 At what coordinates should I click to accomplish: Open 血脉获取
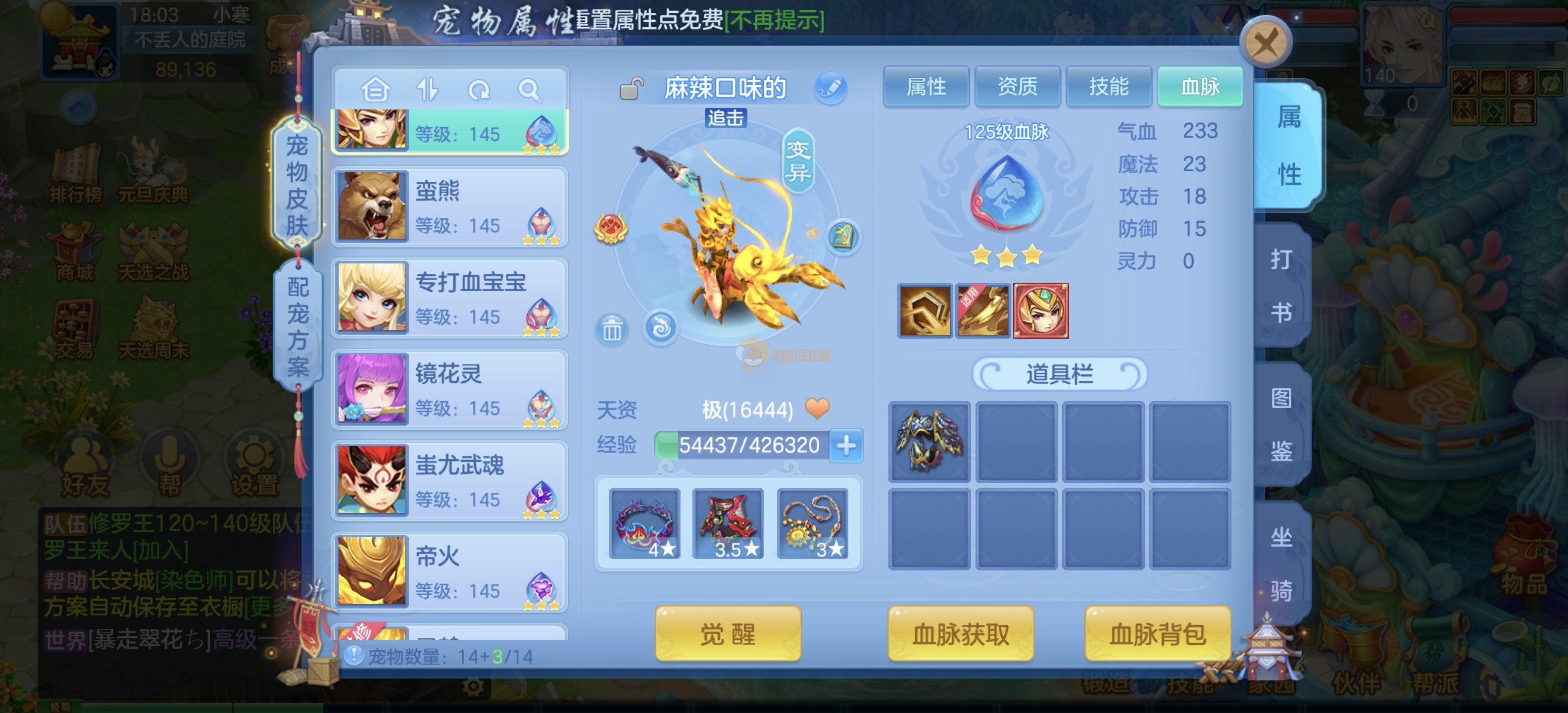[960, 634]
